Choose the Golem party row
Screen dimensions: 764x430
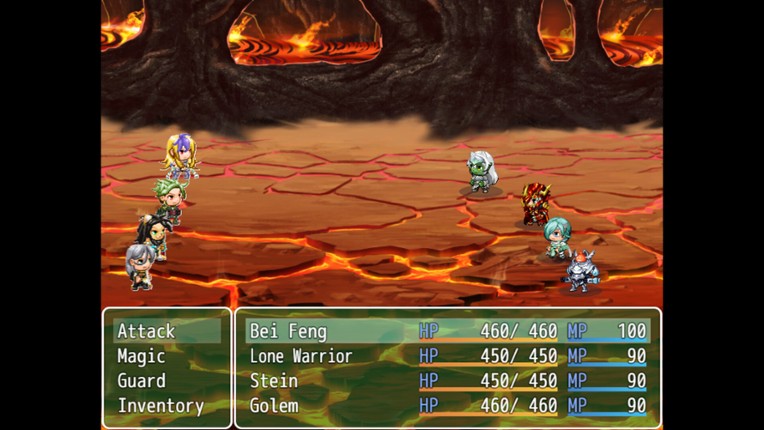tap(447, 406)
